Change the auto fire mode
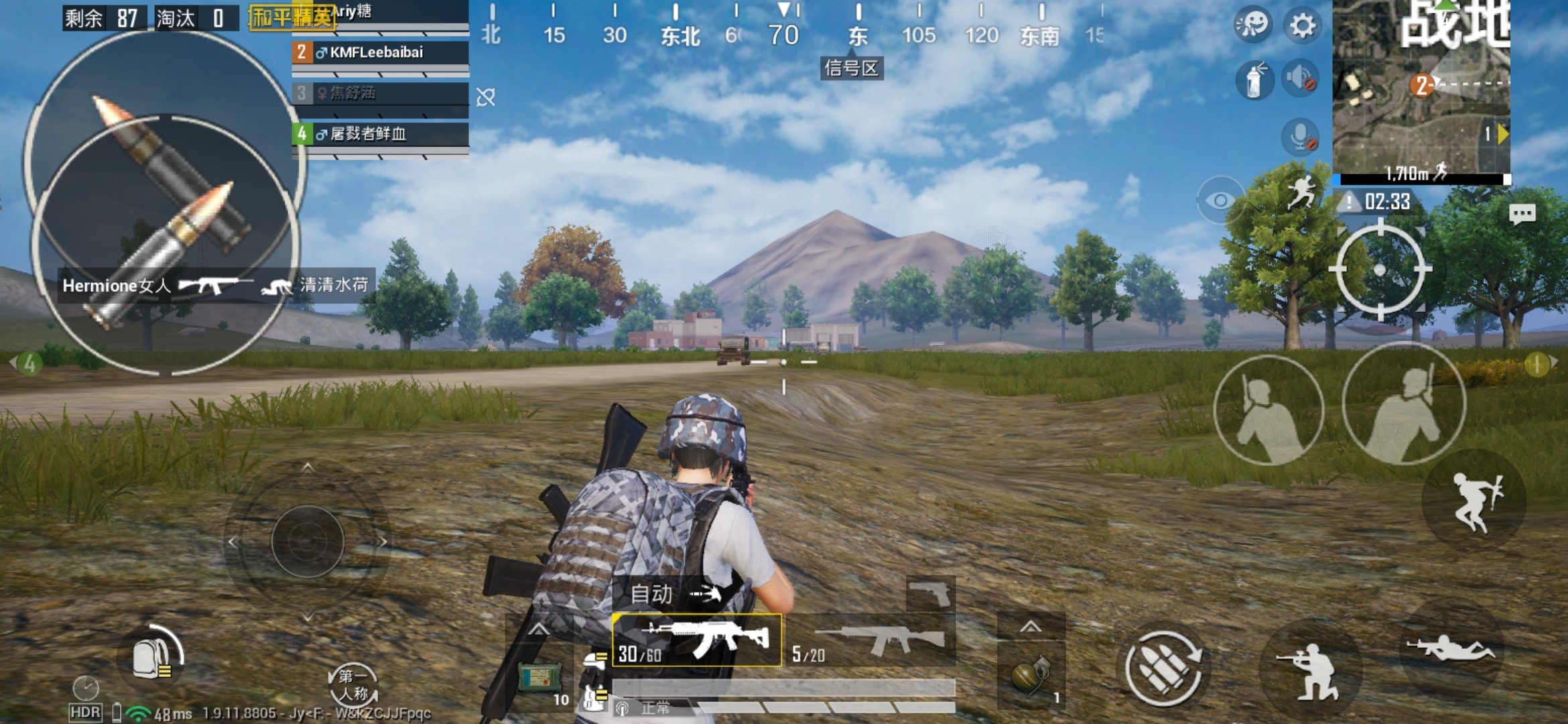The width and height of the screenshot is (1568, 724). (677, 594)
